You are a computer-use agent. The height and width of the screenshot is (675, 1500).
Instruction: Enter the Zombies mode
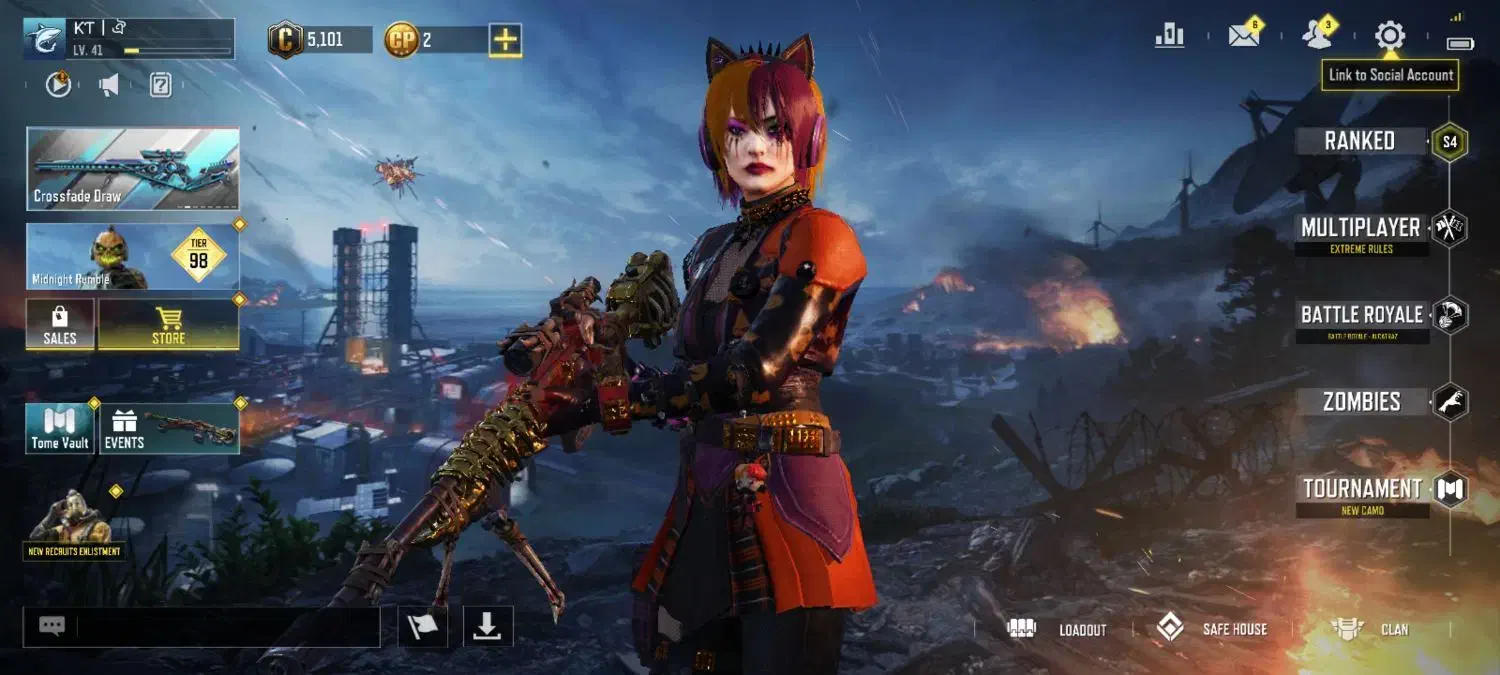pos(1361,402)
